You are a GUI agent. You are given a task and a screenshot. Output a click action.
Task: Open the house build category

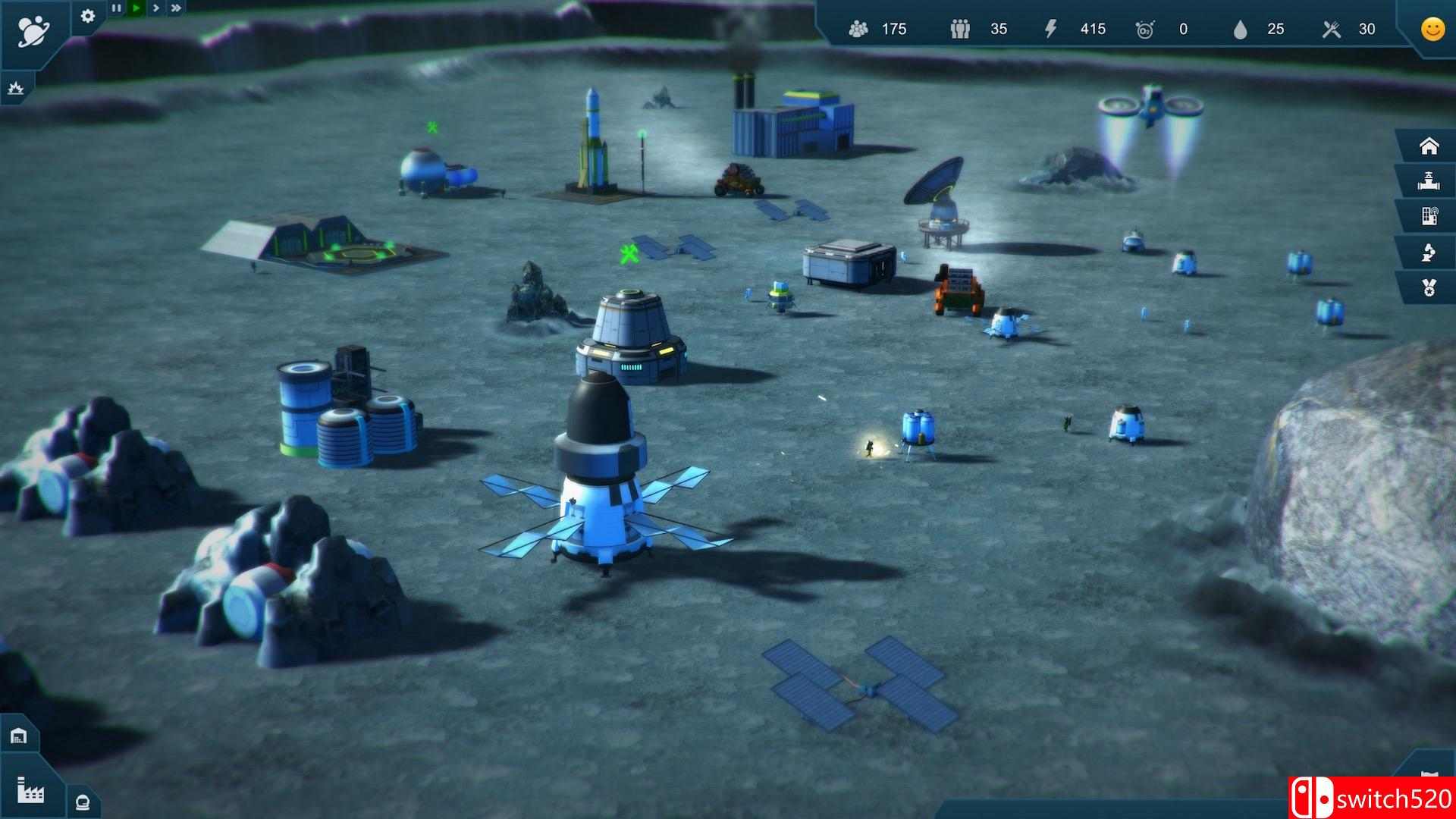click(1429, 146)
